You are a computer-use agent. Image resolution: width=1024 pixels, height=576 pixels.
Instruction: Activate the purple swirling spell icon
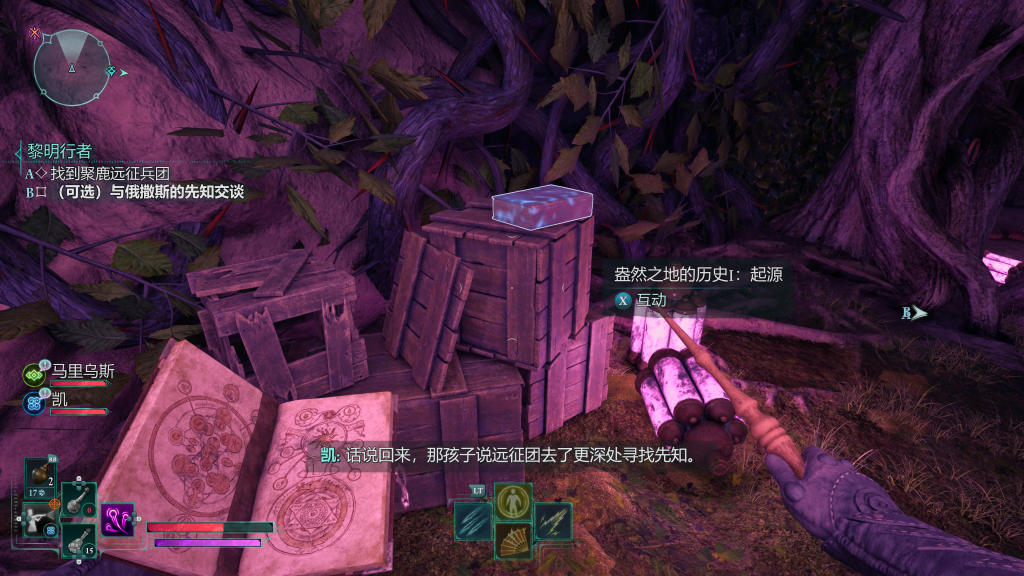[117, 520]
